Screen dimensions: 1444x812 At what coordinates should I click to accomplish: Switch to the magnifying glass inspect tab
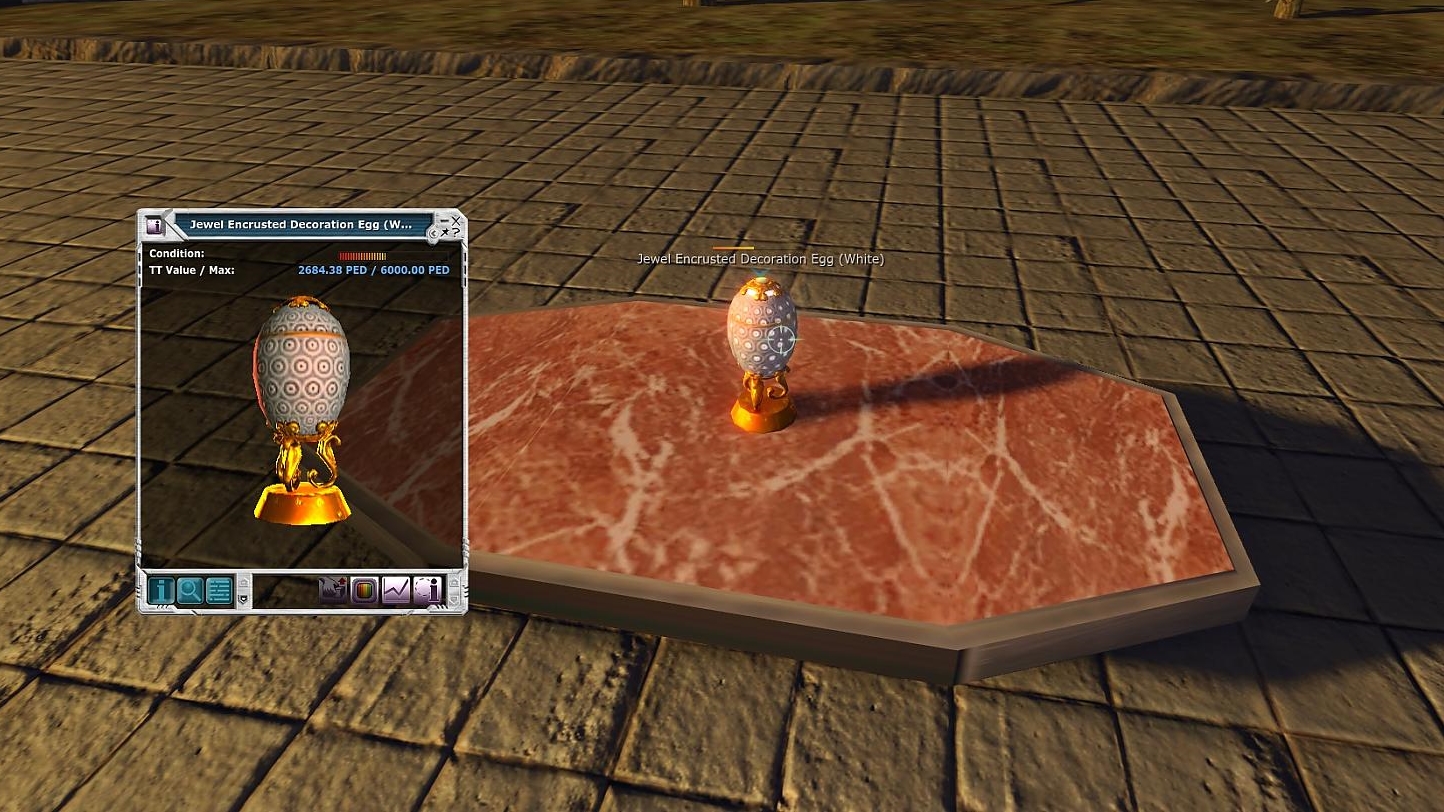[189, 591]
